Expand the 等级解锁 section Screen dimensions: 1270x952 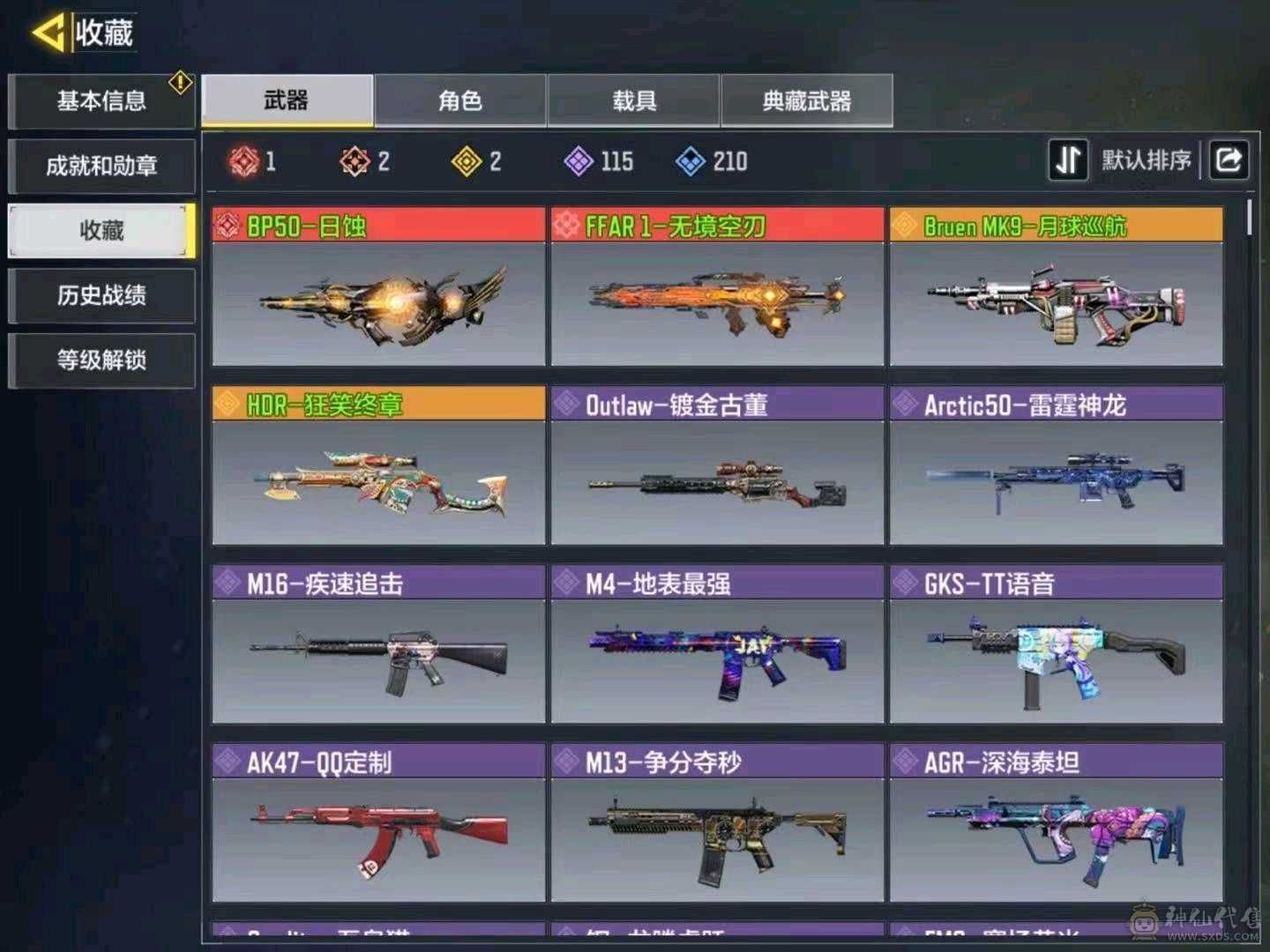[x=100, y=361]
